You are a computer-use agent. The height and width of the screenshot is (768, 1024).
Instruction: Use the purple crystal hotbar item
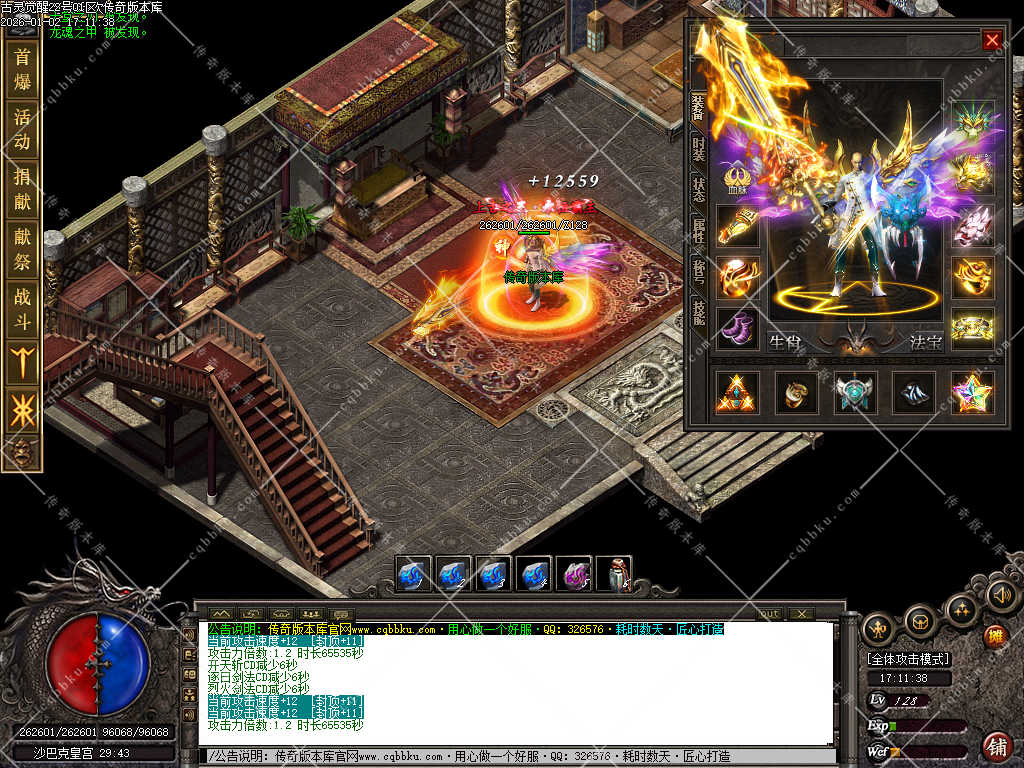click(573, 575)
